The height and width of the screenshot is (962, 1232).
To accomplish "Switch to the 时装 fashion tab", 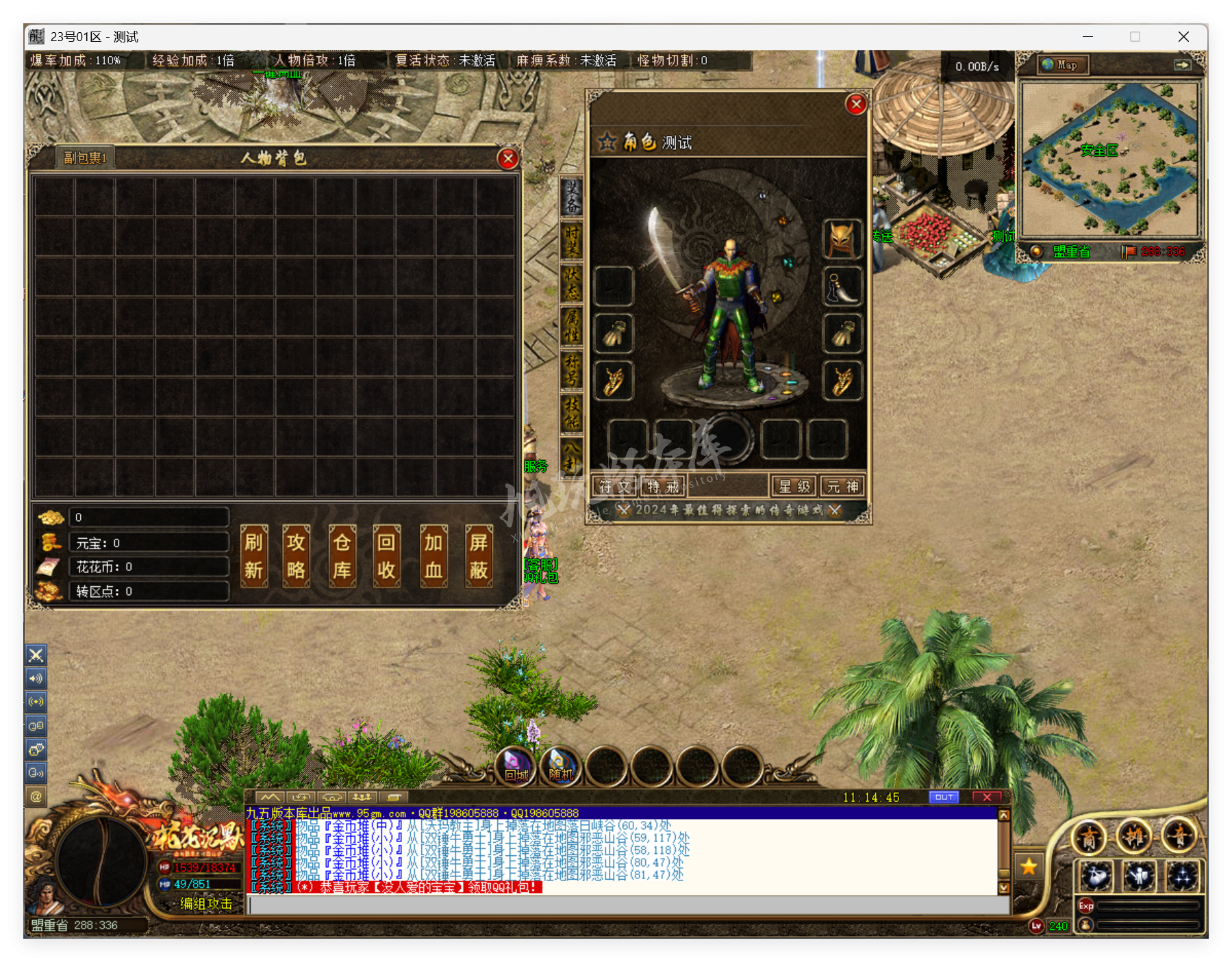I will click(571, 240).
